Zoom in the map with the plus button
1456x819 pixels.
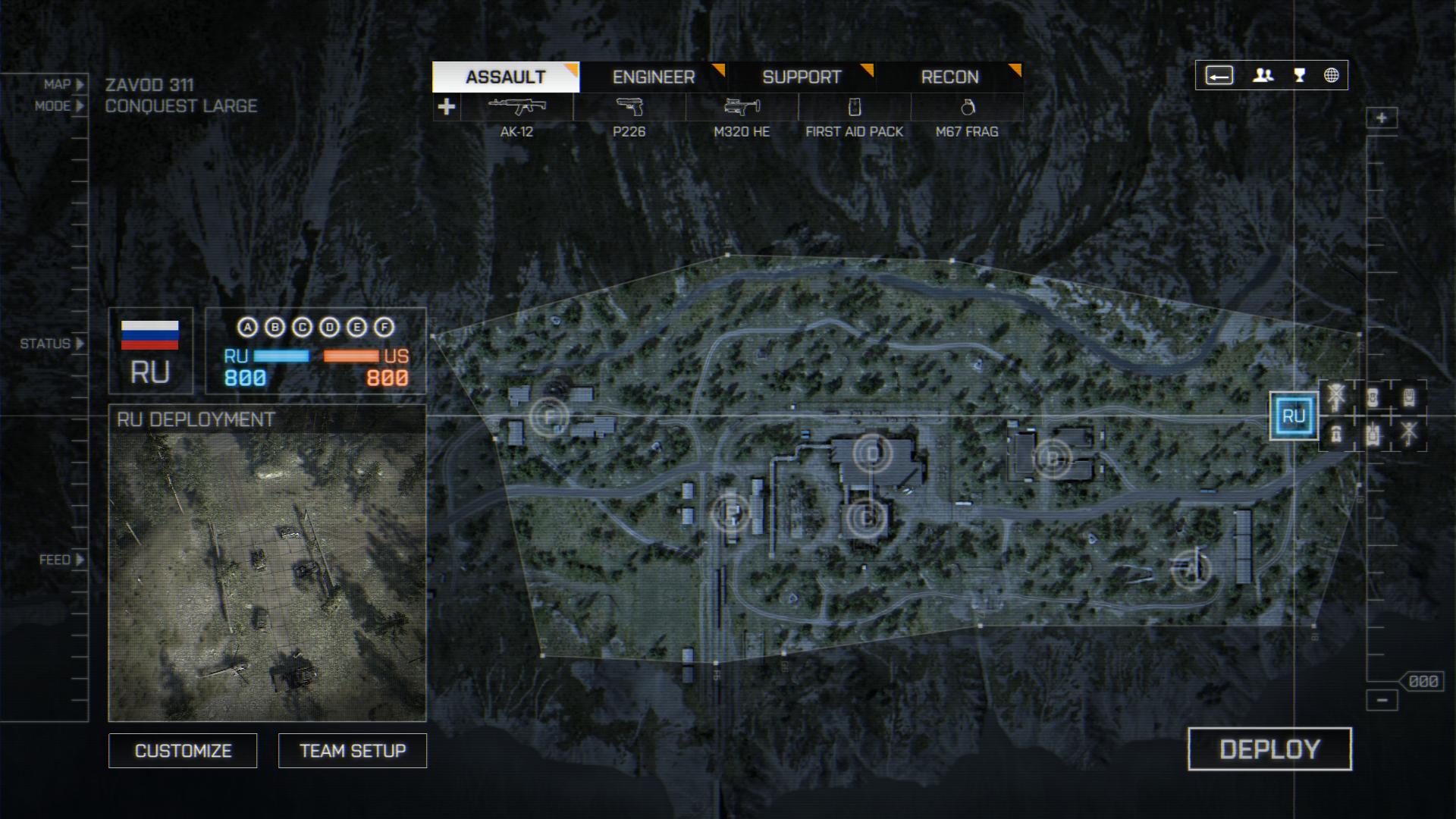(x=1382, y=118)
